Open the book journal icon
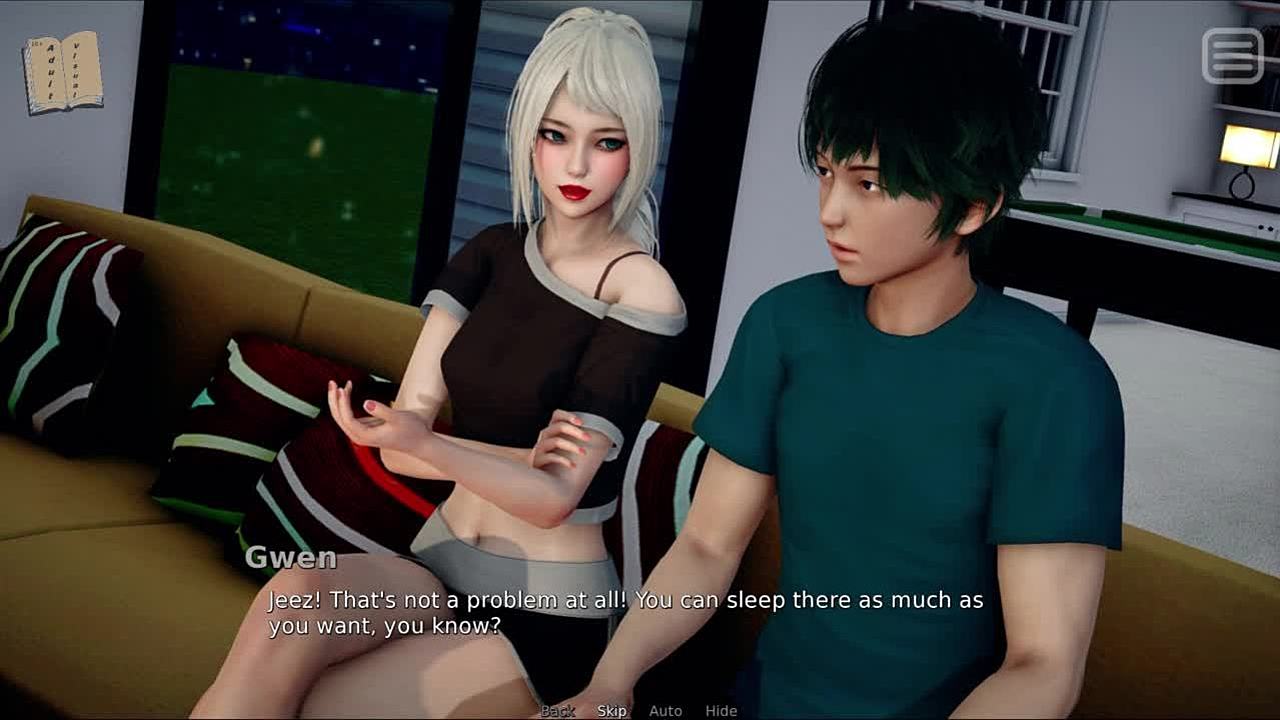Viewport: 1280px width, 720px height. pos(62,72)
